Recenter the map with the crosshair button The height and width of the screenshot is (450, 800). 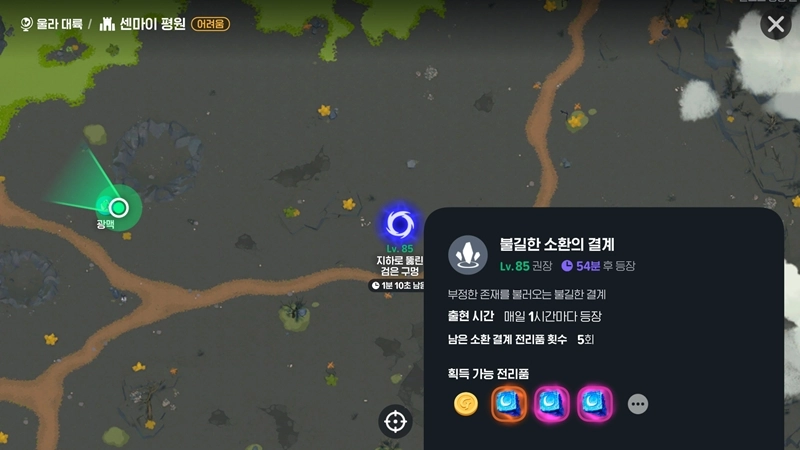pyautogui.click(x=395, y=421)
